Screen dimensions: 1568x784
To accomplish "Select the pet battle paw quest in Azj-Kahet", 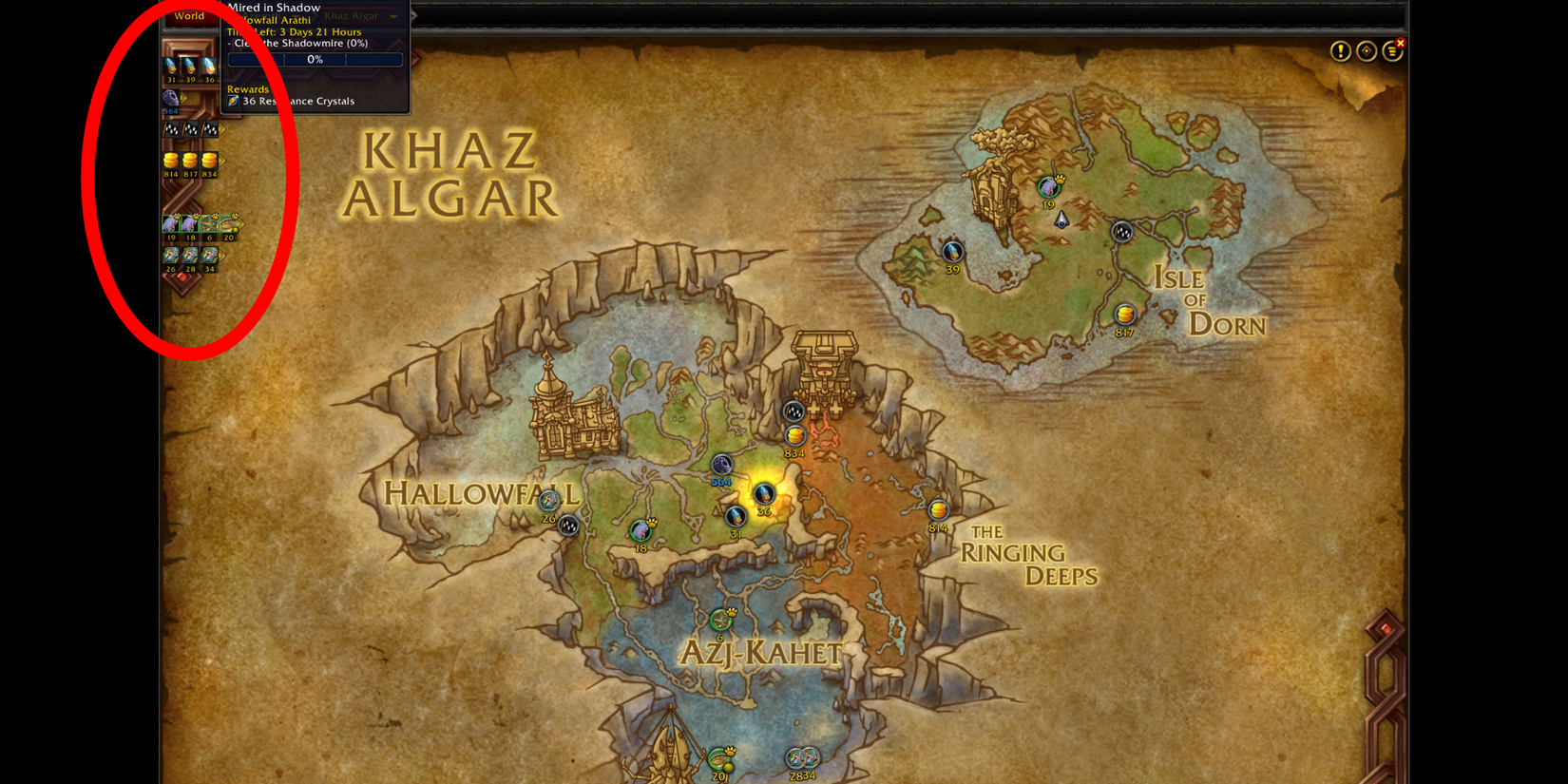I will click(720, 618).
